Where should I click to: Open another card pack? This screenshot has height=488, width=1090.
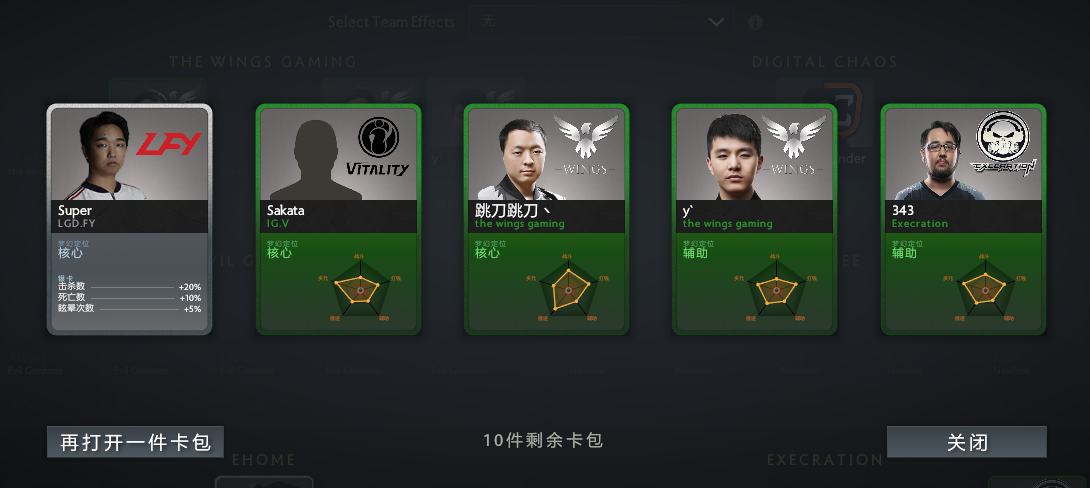(135, 442)
